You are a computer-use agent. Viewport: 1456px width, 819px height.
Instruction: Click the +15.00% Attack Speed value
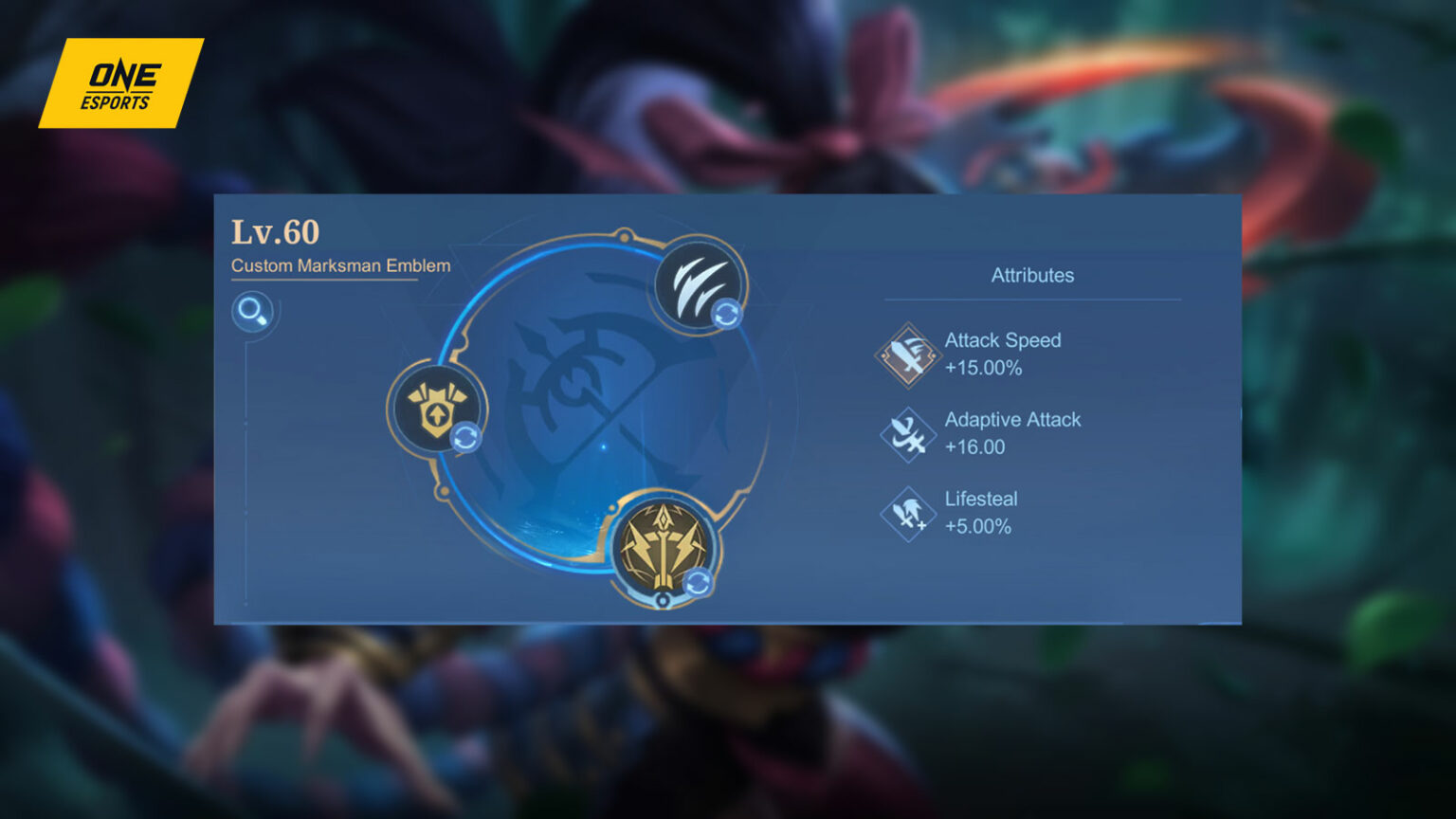[x=985, y=369]
